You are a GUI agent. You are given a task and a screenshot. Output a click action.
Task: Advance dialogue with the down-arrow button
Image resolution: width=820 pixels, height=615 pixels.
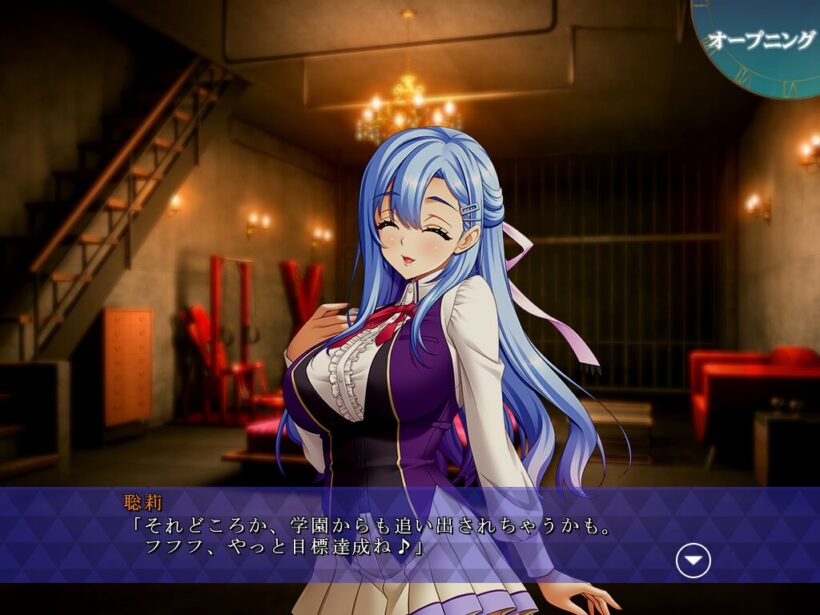tap(693, 560)
